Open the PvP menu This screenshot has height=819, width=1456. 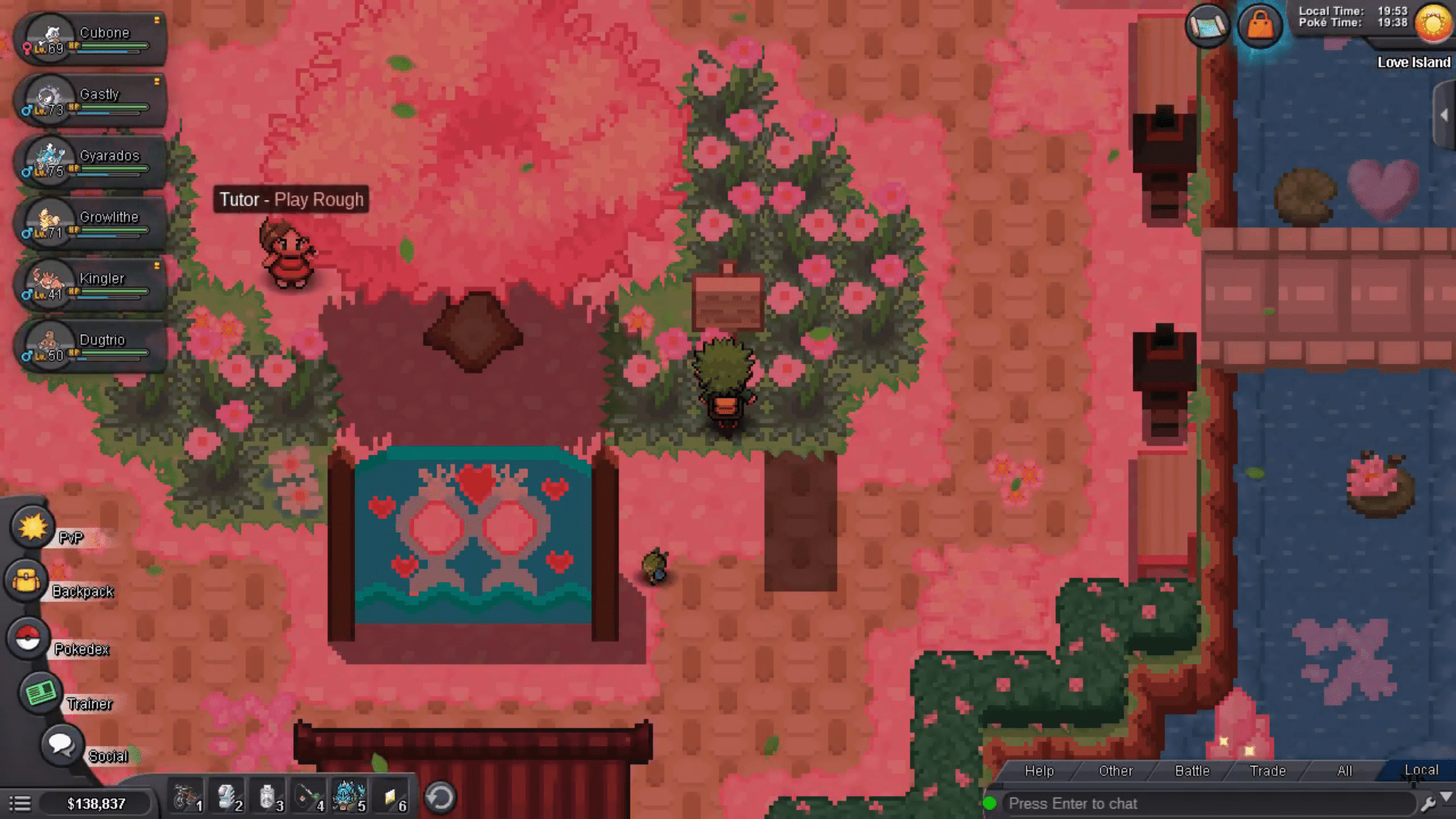pyautogui.click(x=33, y=527)
